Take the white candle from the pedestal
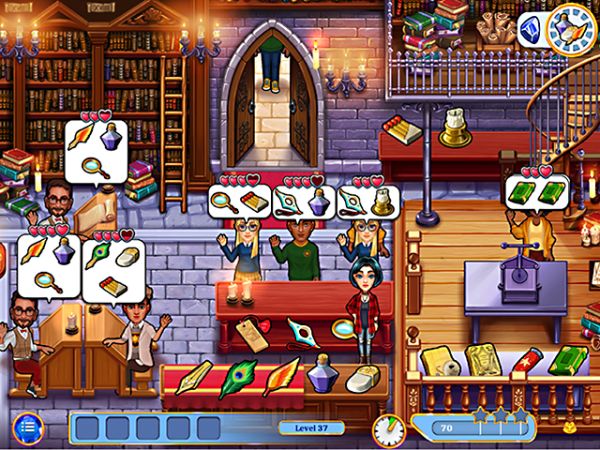Image resolution: width=600 pixels, height=450 pixels. [457, 119]
